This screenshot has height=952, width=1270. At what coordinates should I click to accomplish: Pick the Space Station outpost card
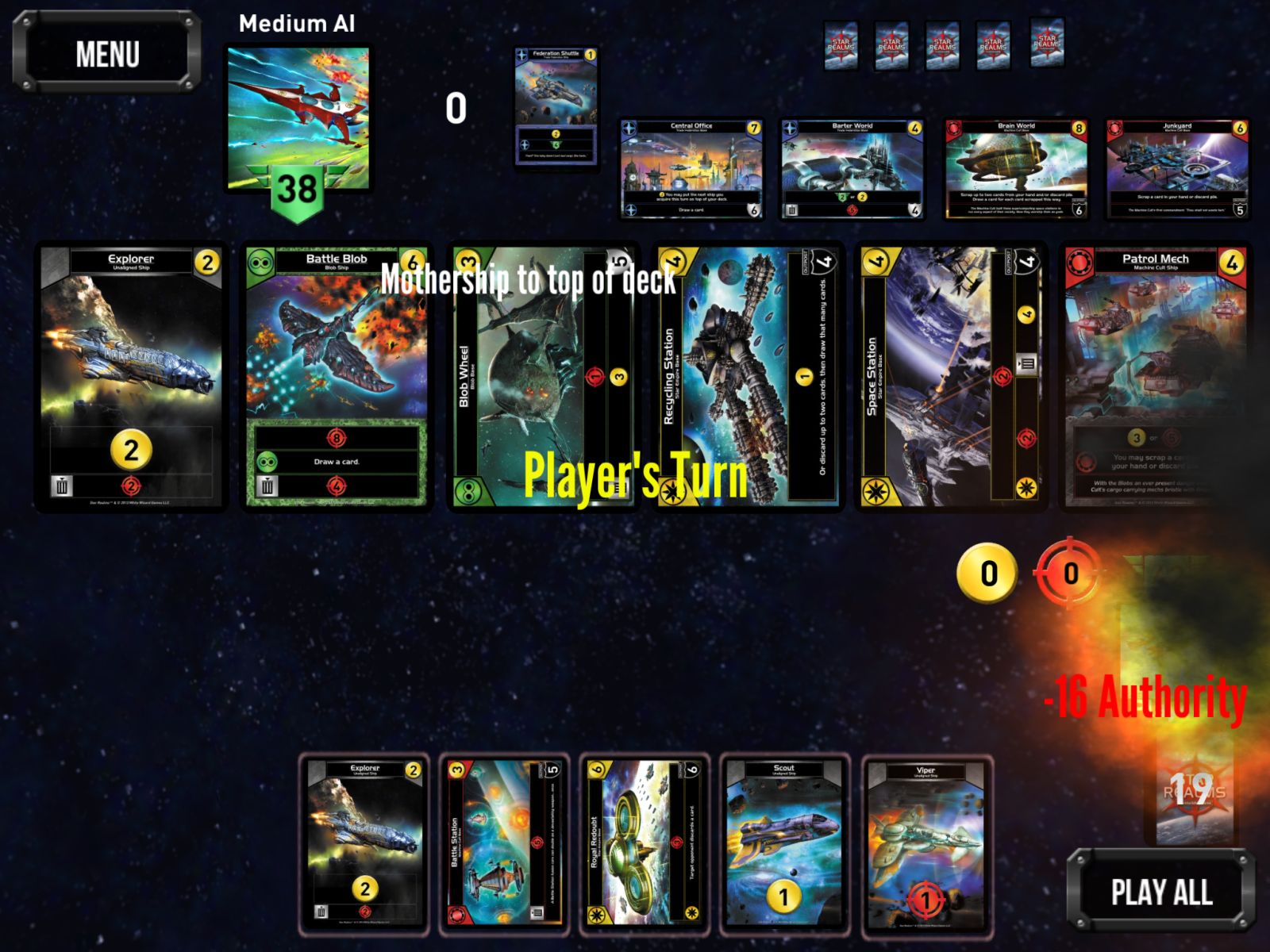click(x=951, y=377)
